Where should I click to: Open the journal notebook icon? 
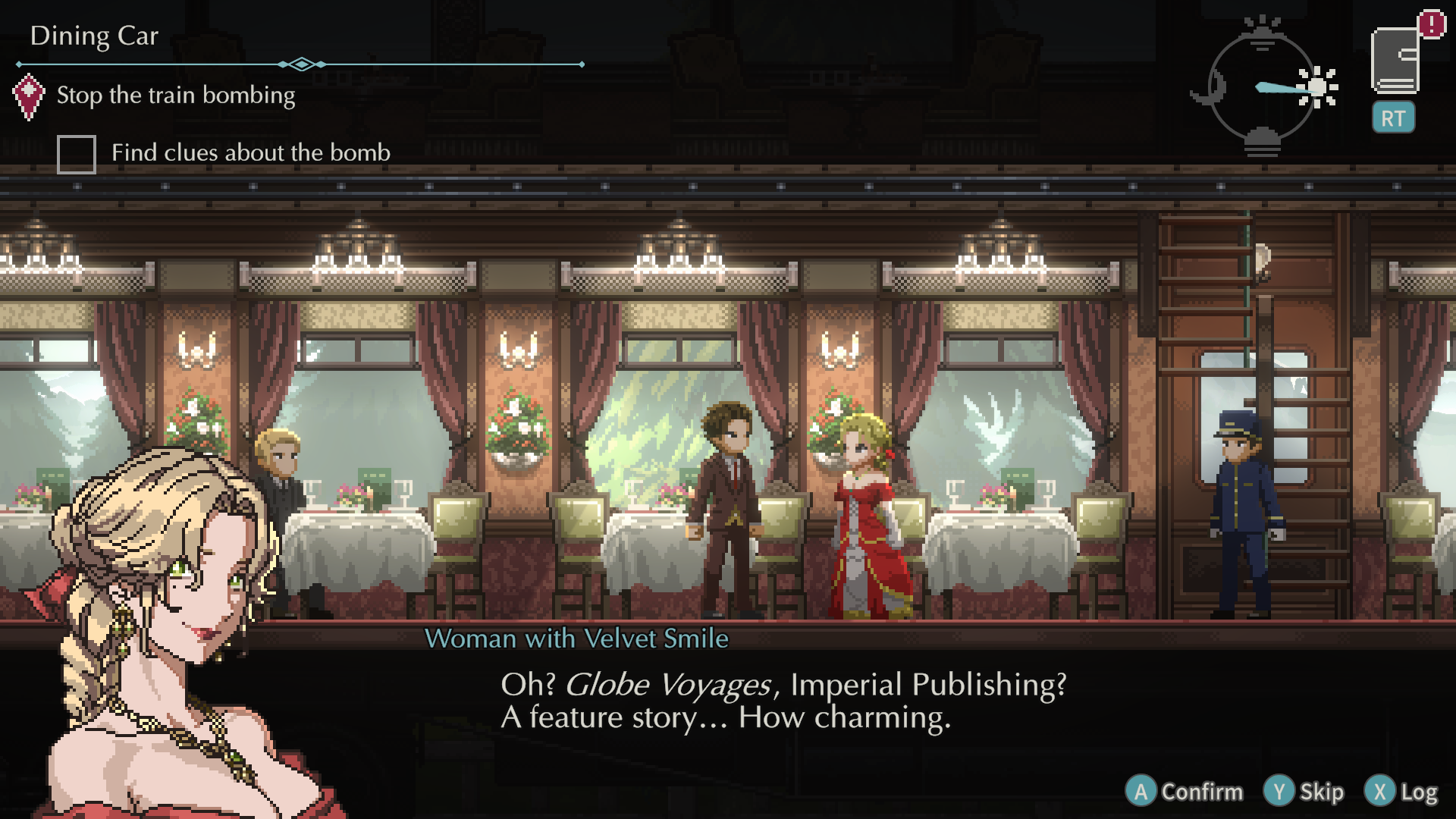(1395, 61)
